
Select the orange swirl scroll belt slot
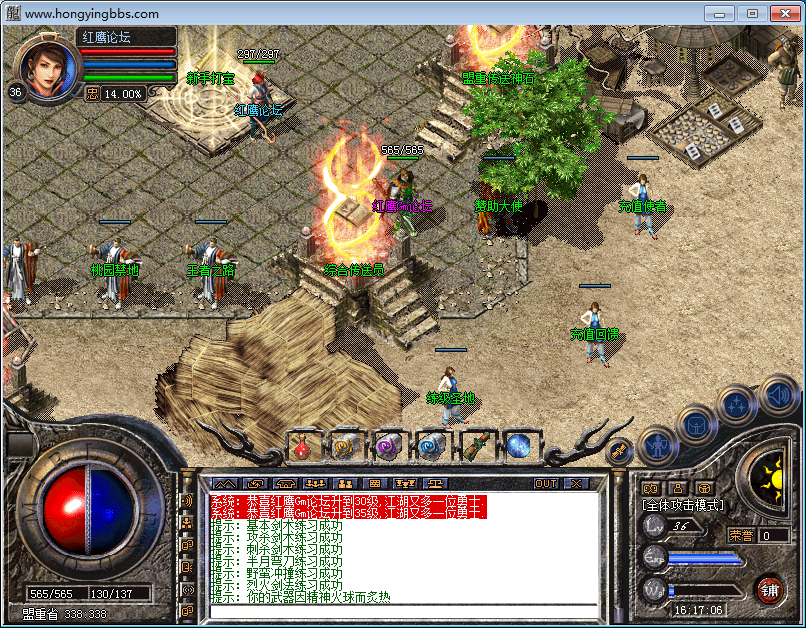345,446
